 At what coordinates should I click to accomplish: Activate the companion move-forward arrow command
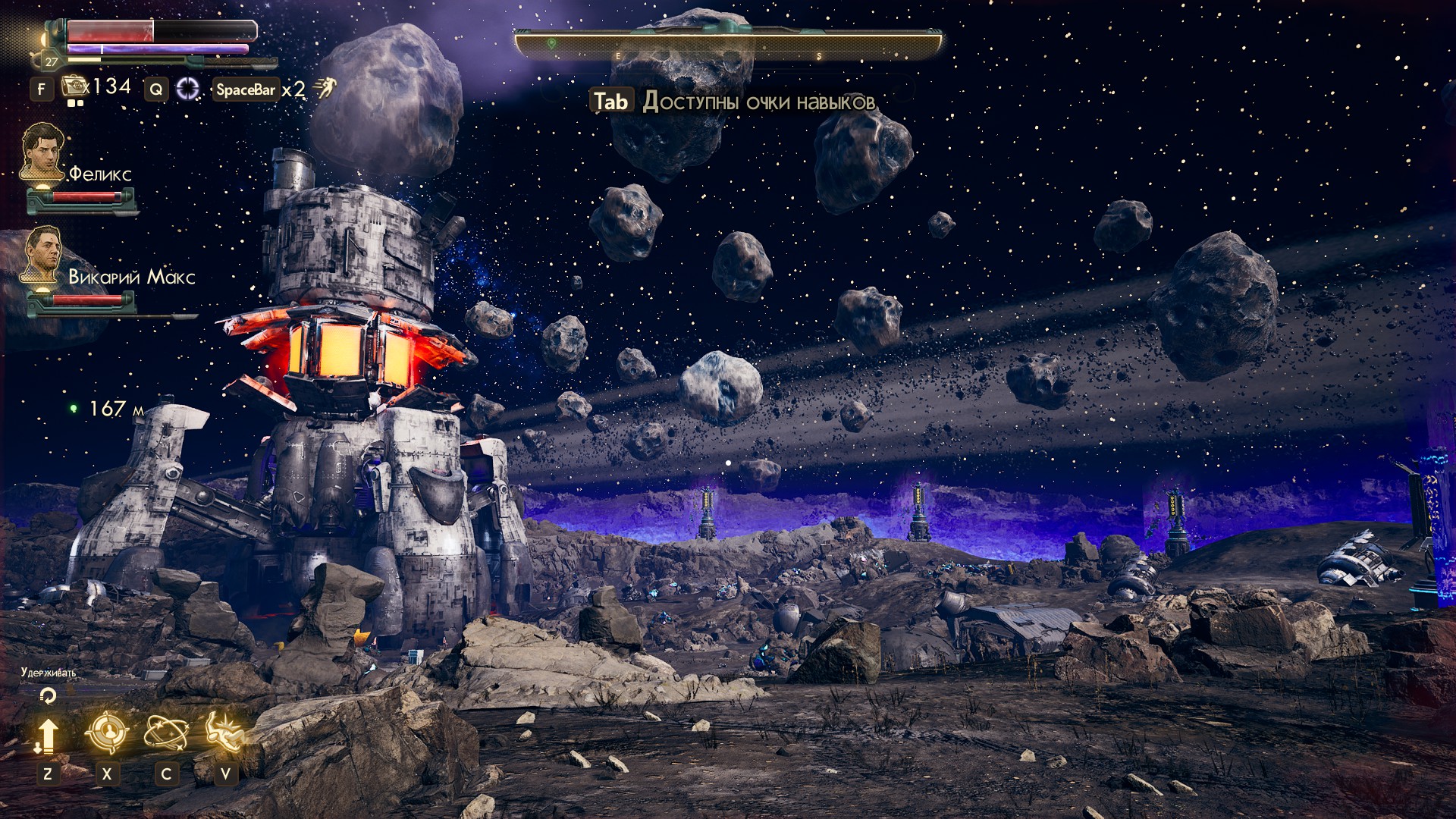click(47, 735)
